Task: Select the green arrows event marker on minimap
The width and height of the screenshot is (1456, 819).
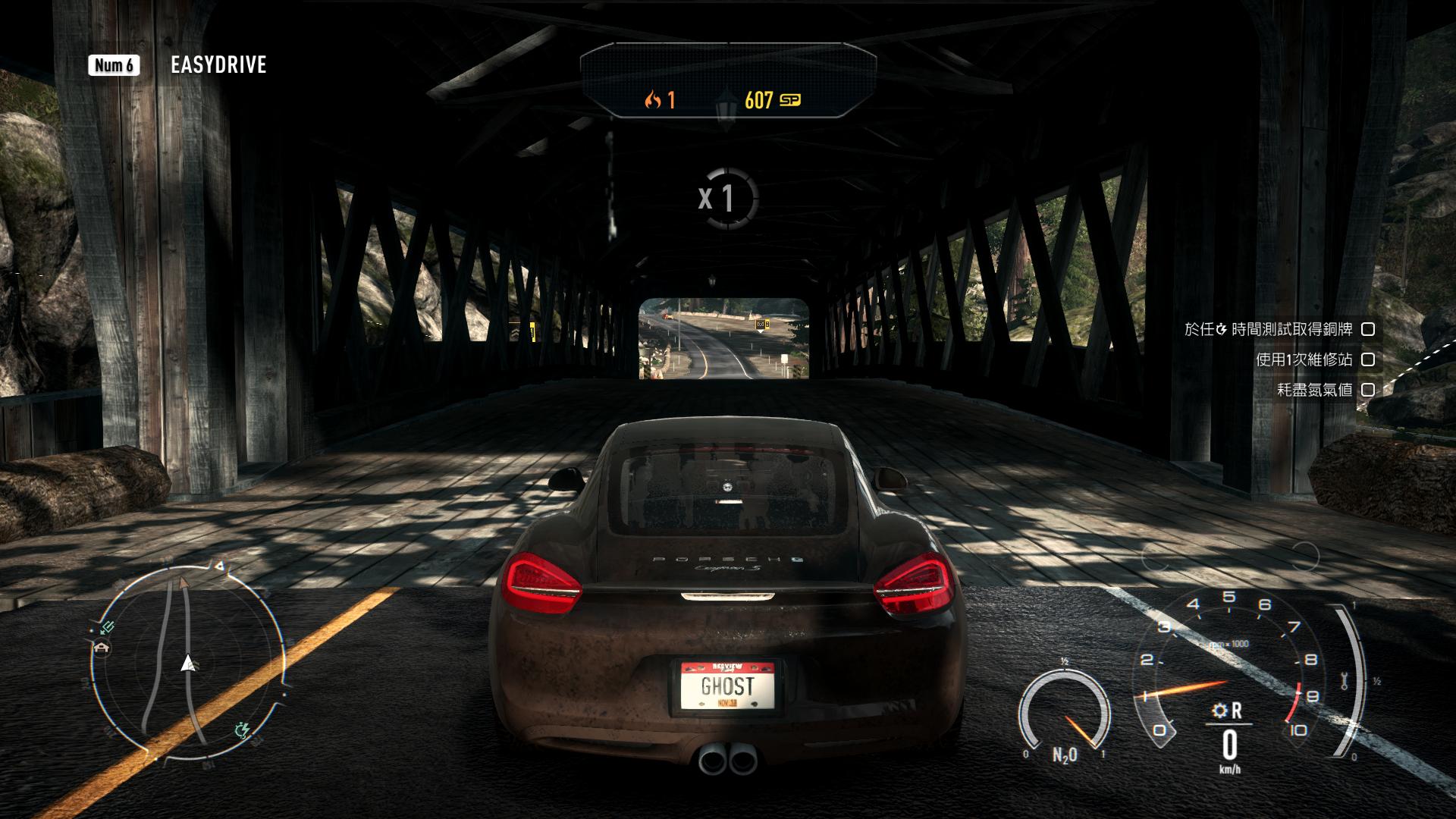Action: point(108,626)
